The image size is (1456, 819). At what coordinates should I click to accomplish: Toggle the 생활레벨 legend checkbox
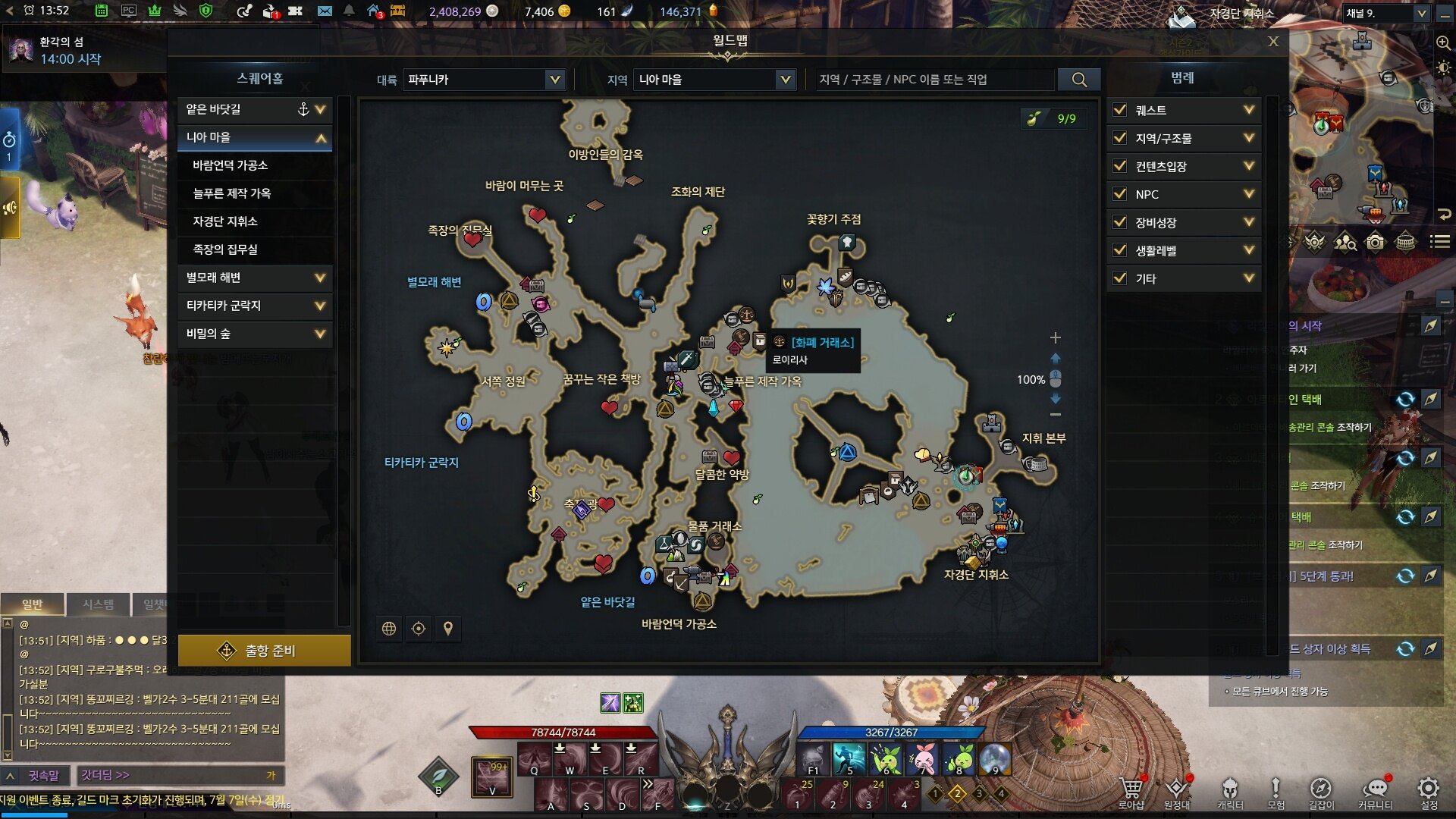click(x=1119, y=250)
